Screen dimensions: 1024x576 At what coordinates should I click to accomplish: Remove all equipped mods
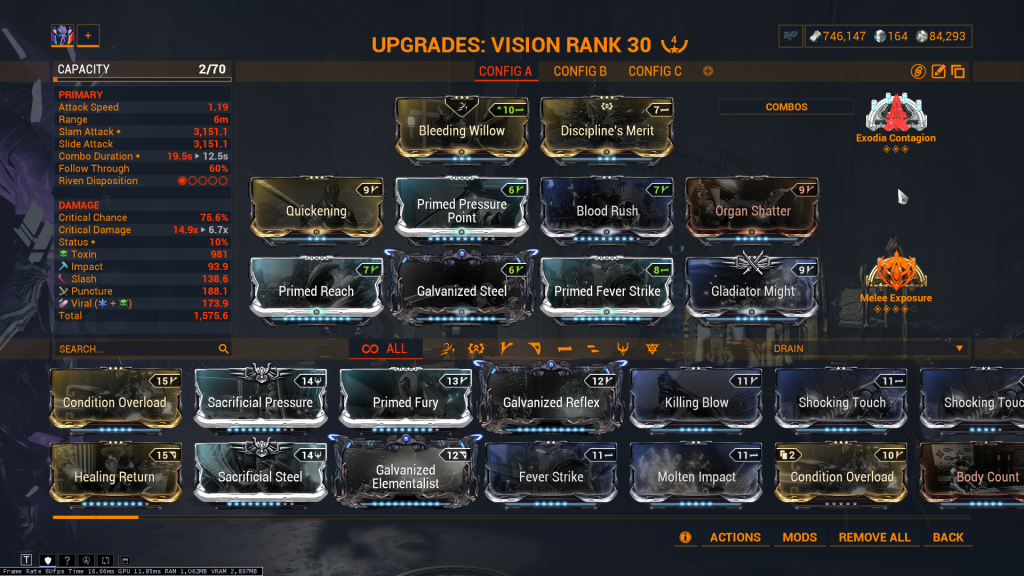coord(874,537)
